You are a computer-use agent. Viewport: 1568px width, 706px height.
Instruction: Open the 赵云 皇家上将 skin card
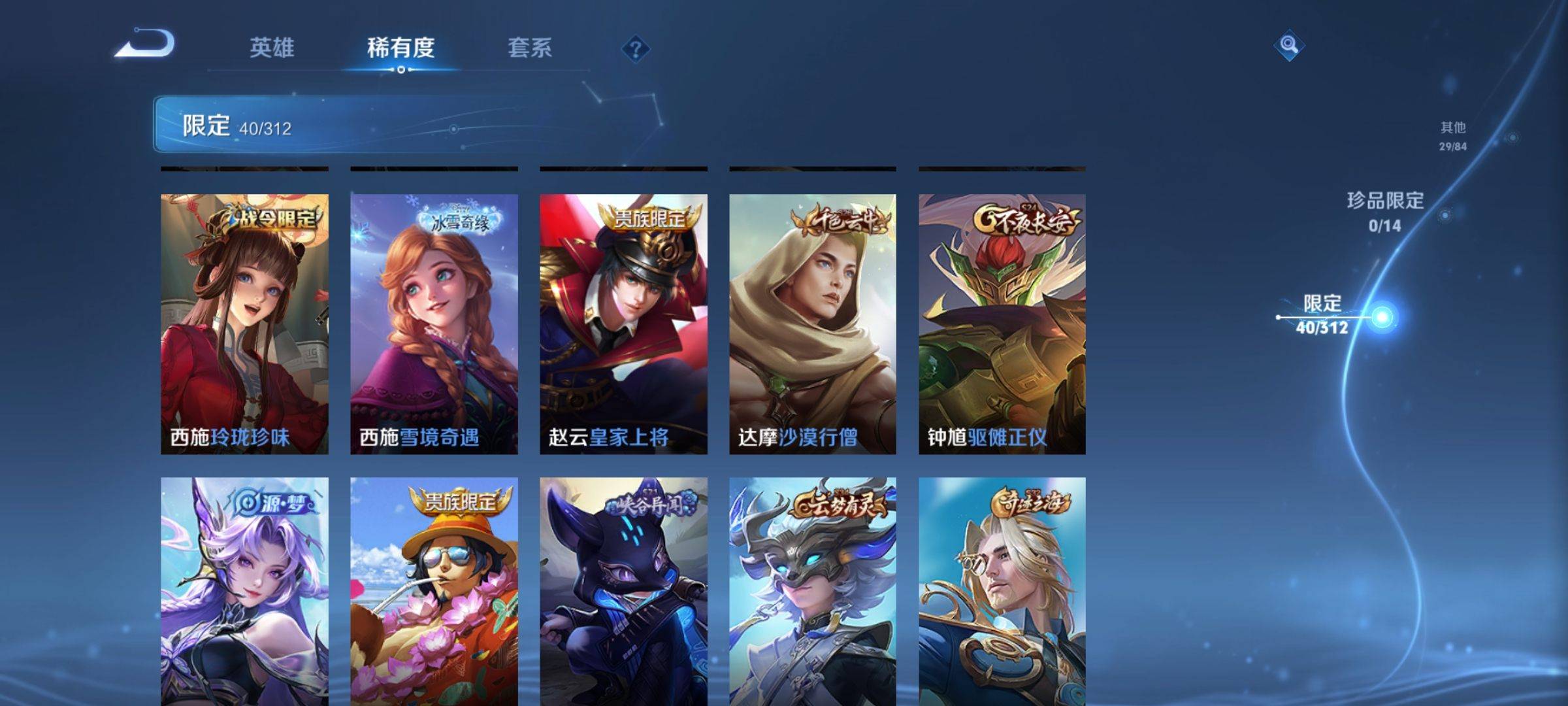623,324
